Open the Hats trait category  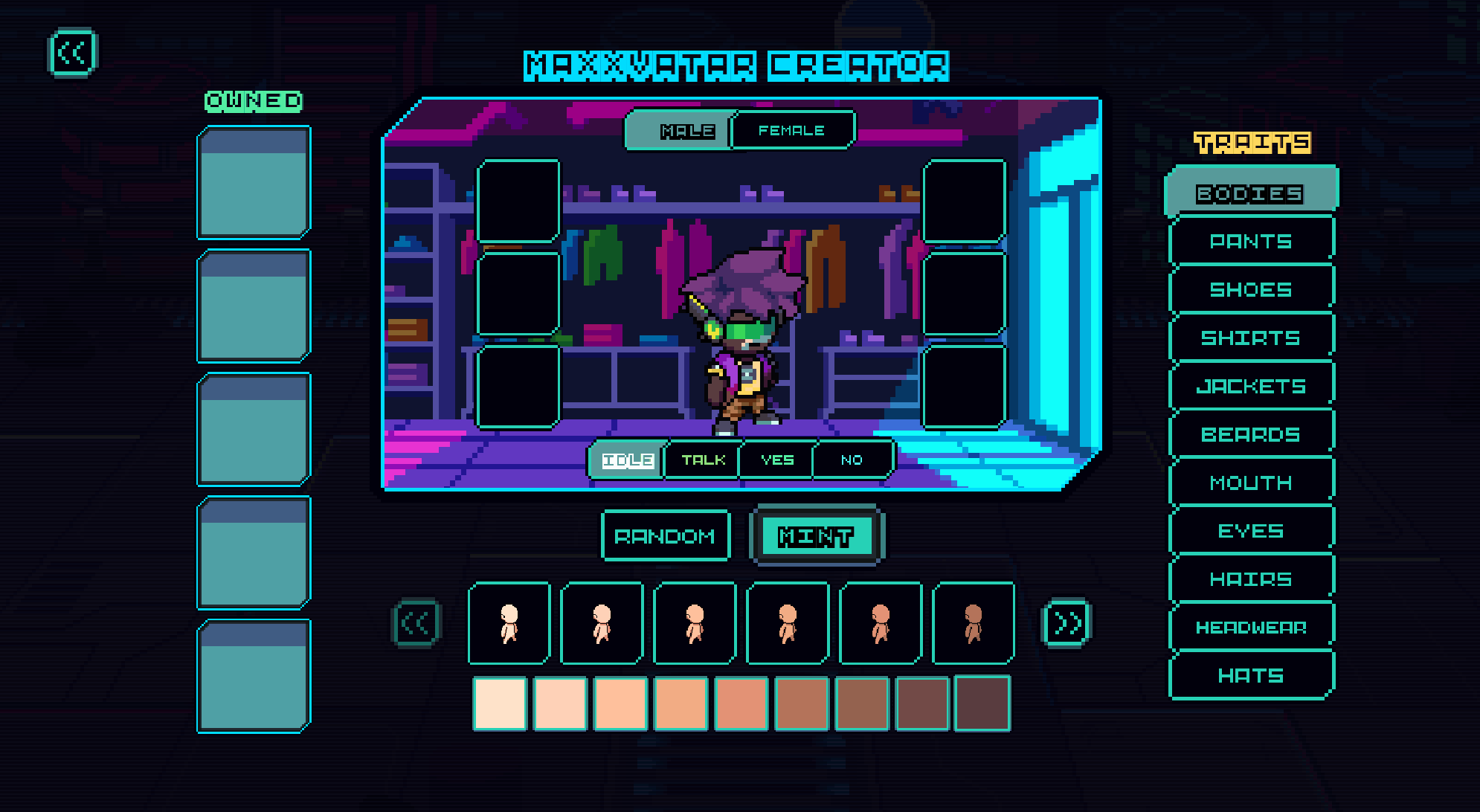click(x=1250, y=676)
